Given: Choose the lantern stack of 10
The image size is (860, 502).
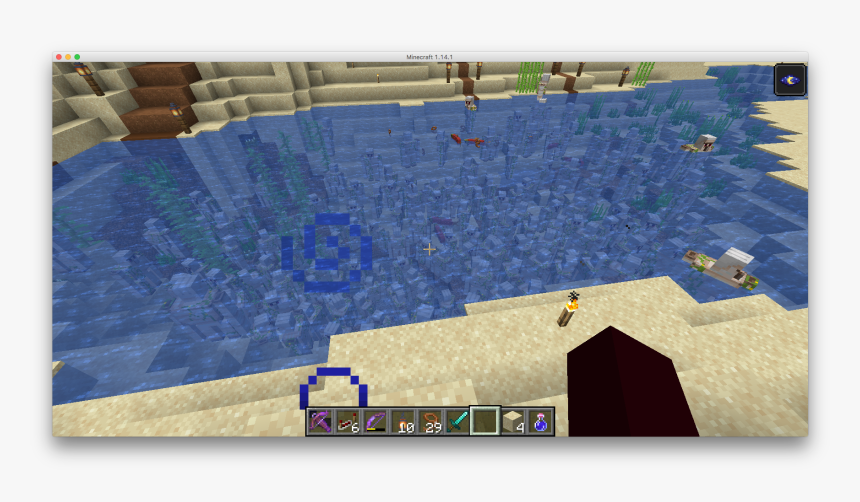Looking at the screenshot, I should click(403, 422).
